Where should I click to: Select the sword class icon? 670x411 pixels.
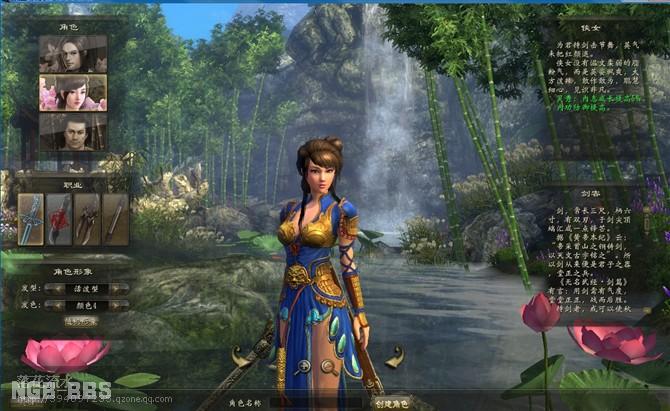pos(31,218)
